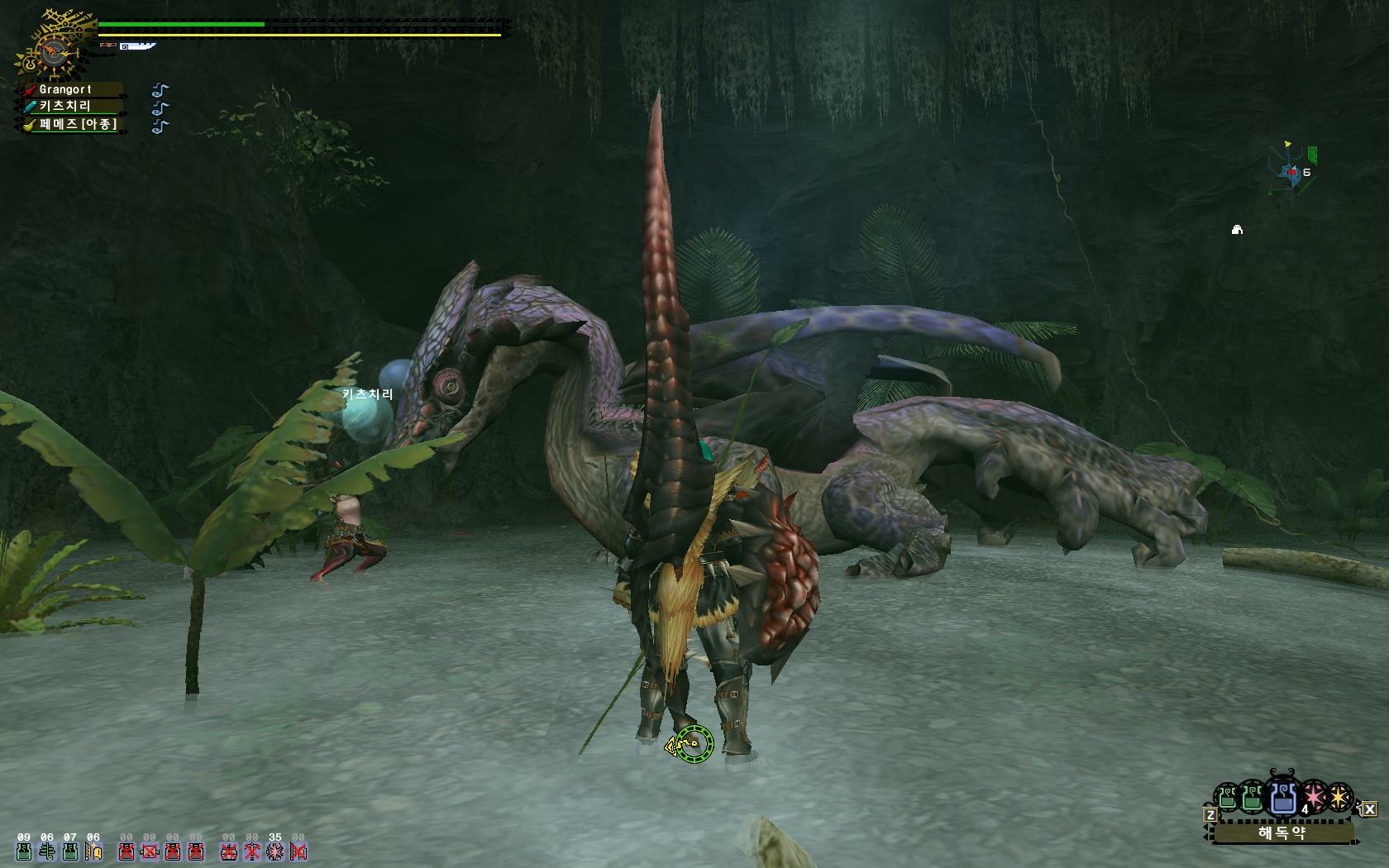
Task: Select the potion with count 09
Action: (x=24, y=851)
